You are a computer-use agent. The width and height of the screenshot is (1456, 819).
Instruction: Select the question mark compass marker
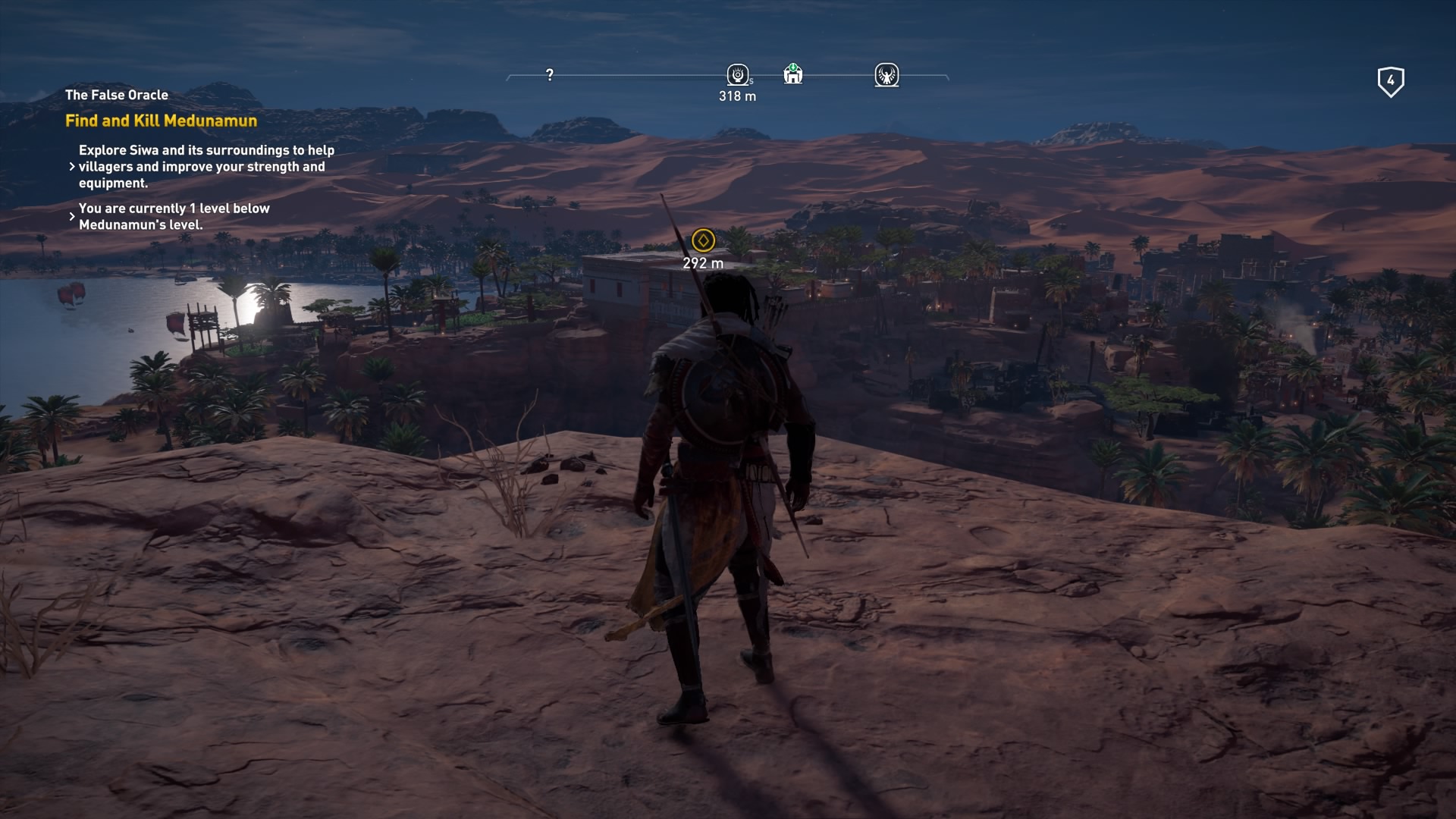(550, 74)
